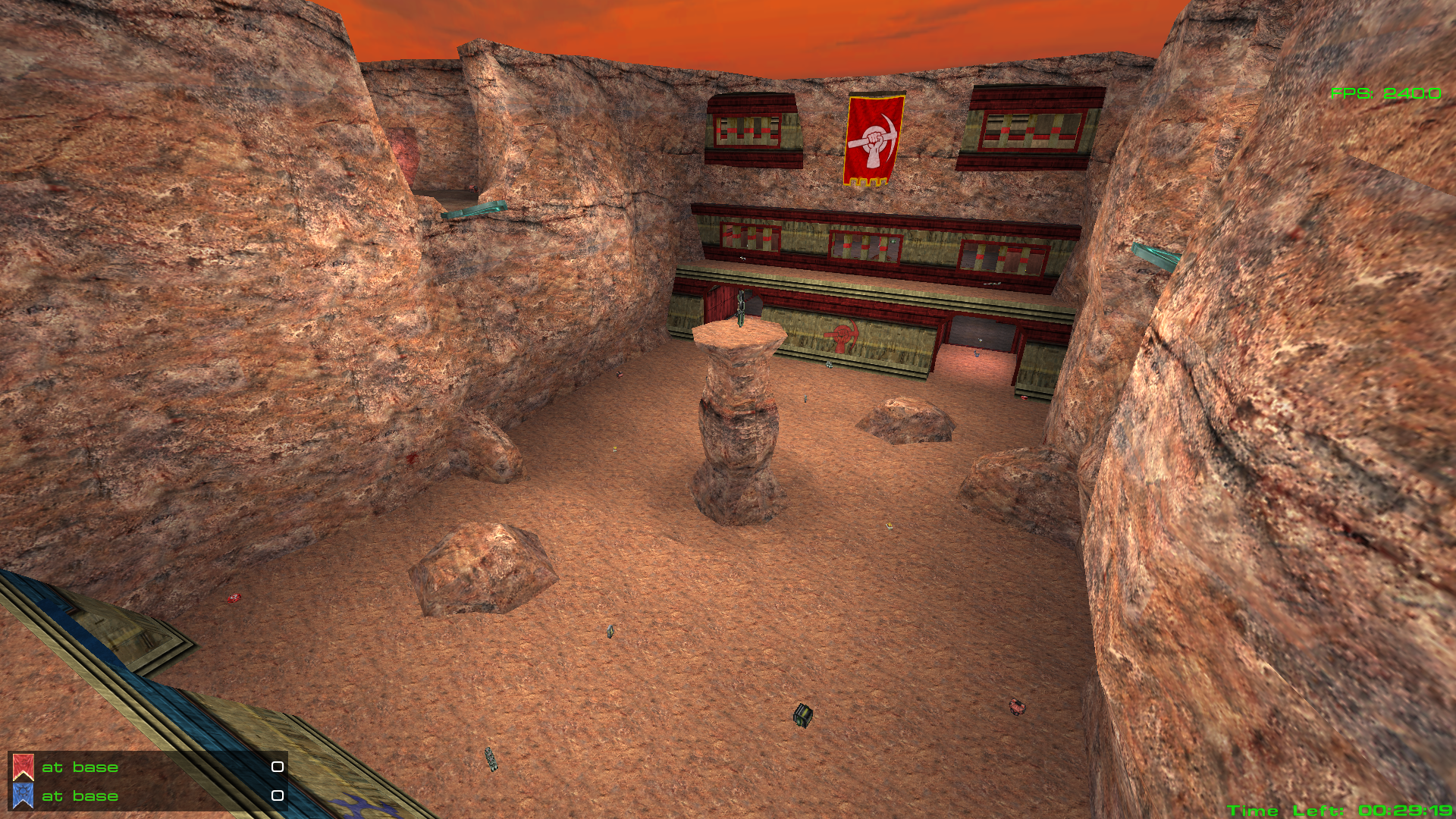Click the blue team flag status icon
This screenshot has height=819, width=1456.
coord(23,795)
